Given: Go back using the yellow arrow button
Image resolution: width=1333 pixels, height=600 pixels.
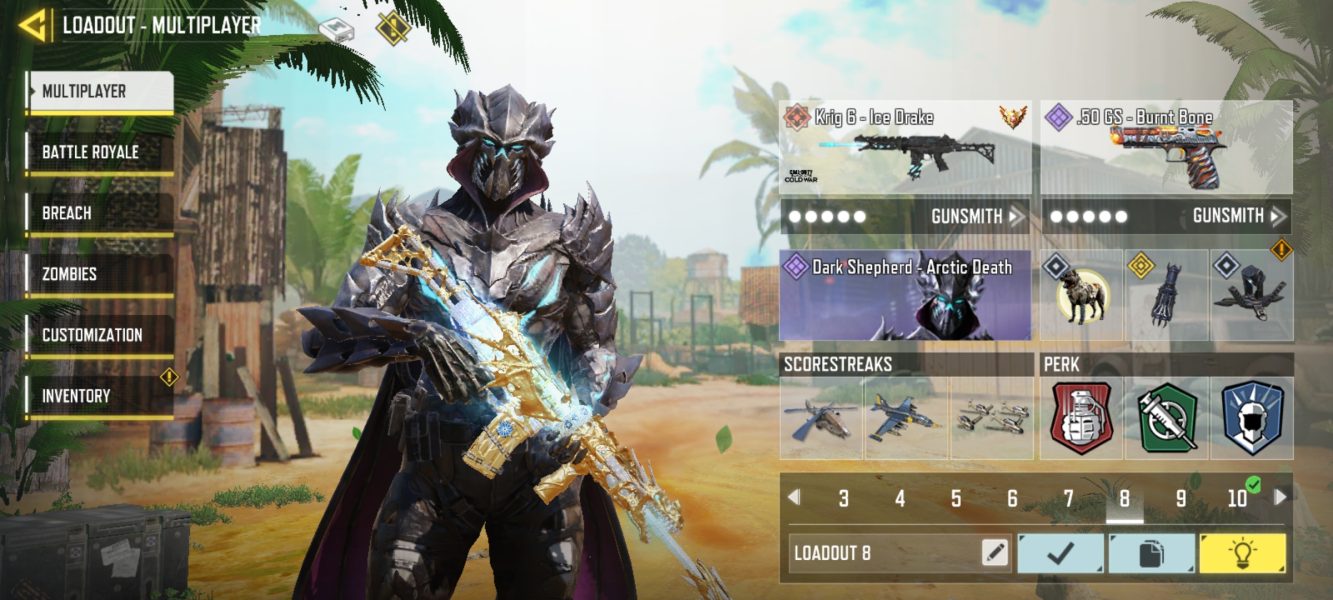Looking at the screenshot, I should [33, 25].
